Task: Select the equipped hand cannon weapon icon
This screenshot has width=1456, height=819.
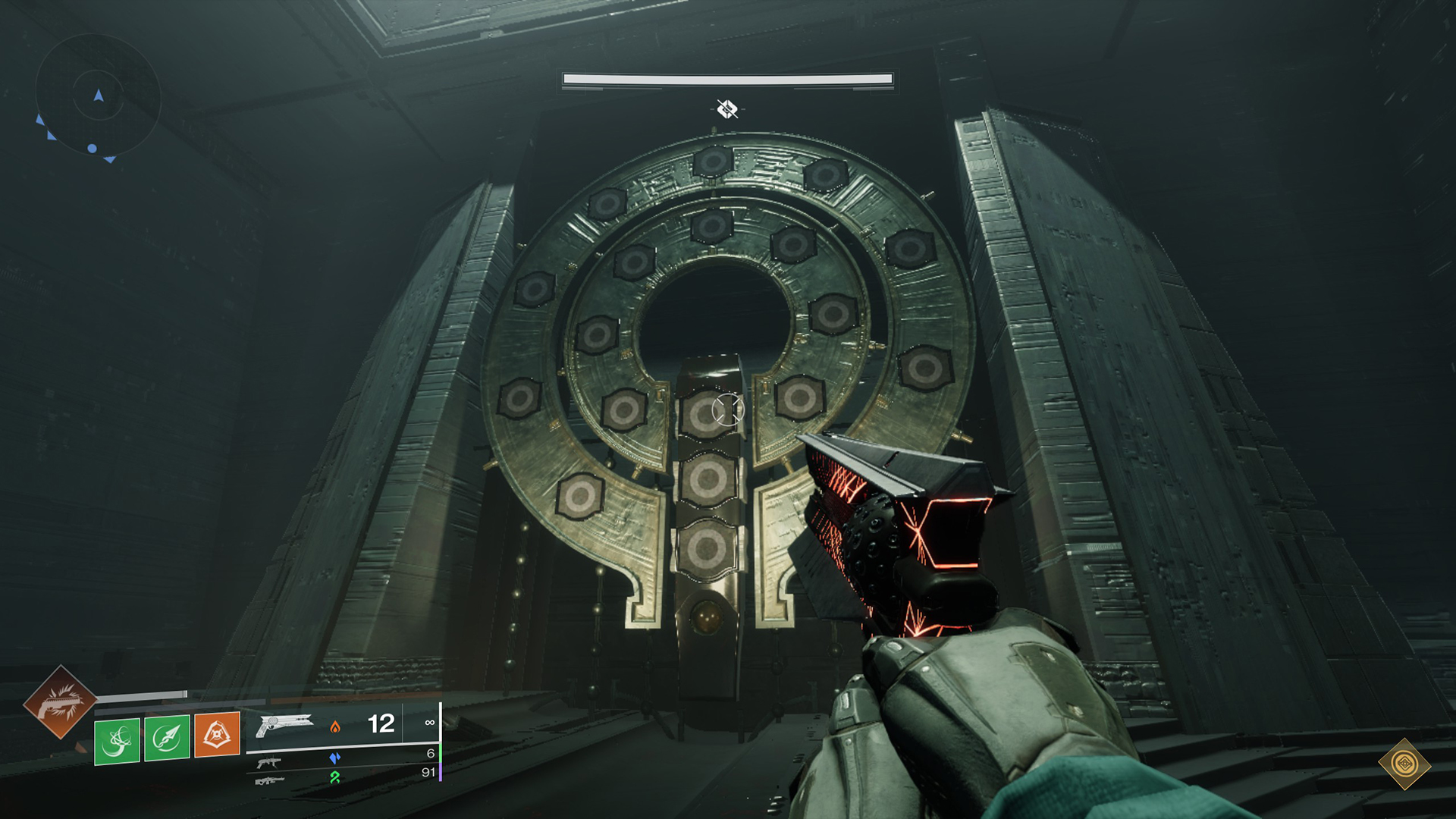Action: point(284,724)
